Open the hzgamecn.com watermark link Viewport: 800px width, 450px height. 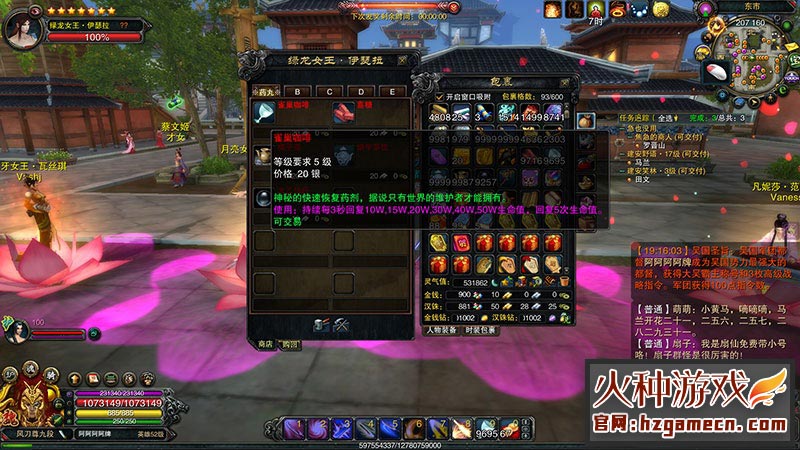(690, 423)
